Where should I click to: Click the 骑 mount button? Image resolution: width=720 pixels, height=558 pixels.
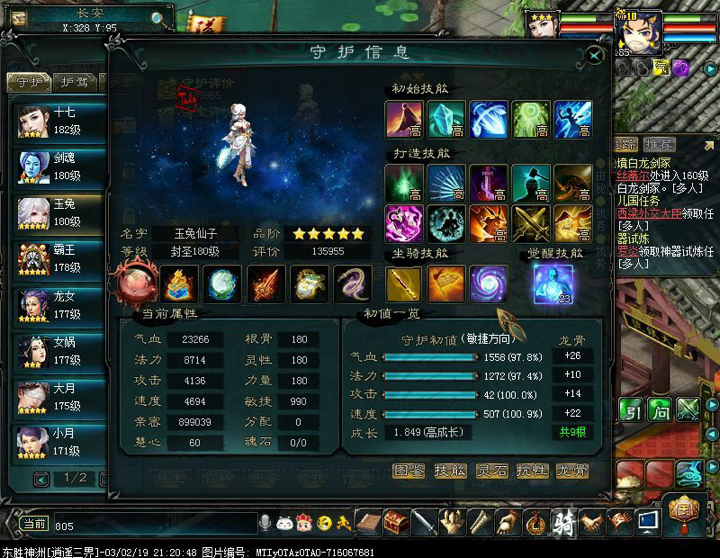pos(564,522)
